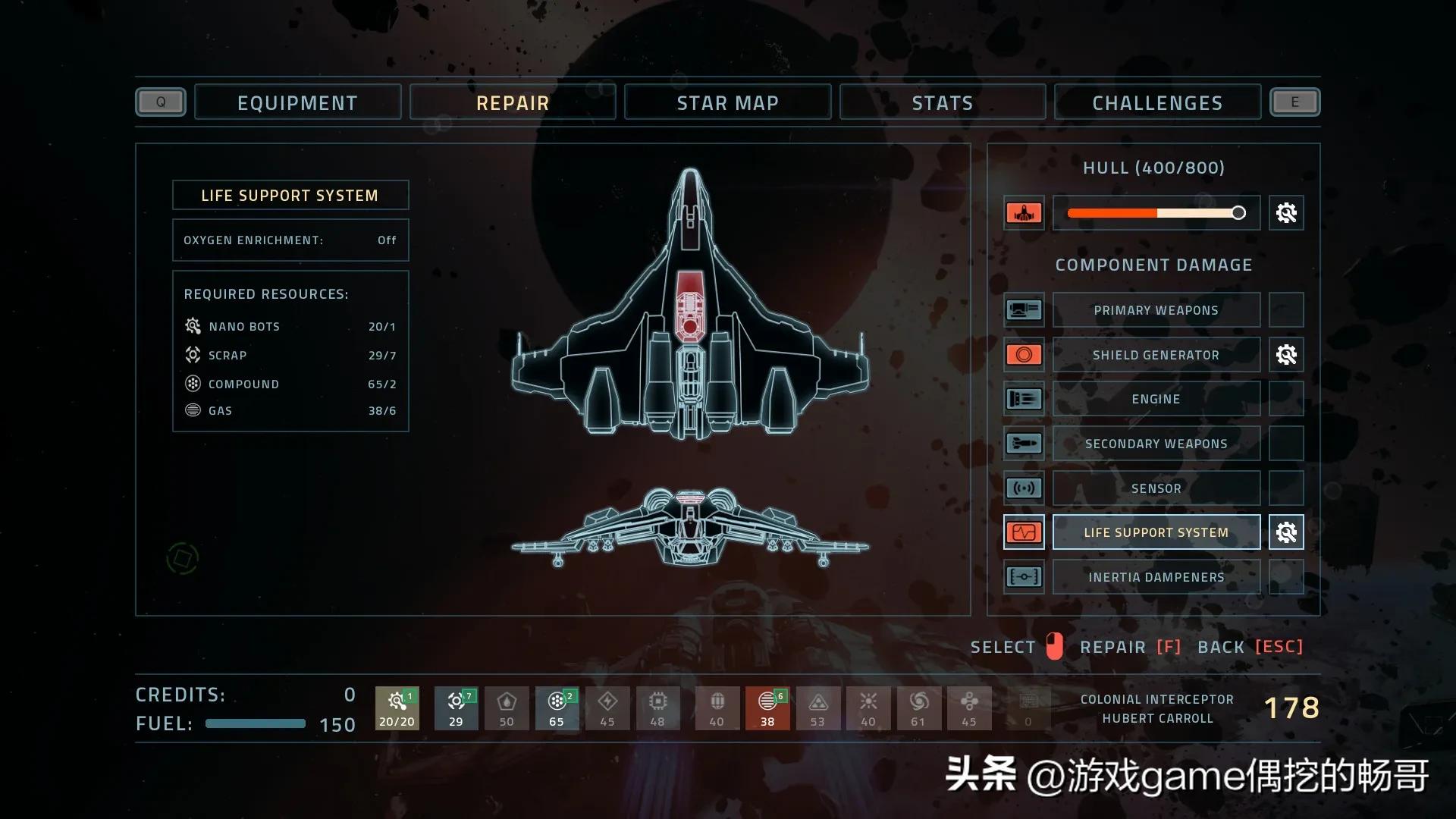Select the Sensor component icon
Viewport: 1456px width, 819px height.
pos(1024,488)
